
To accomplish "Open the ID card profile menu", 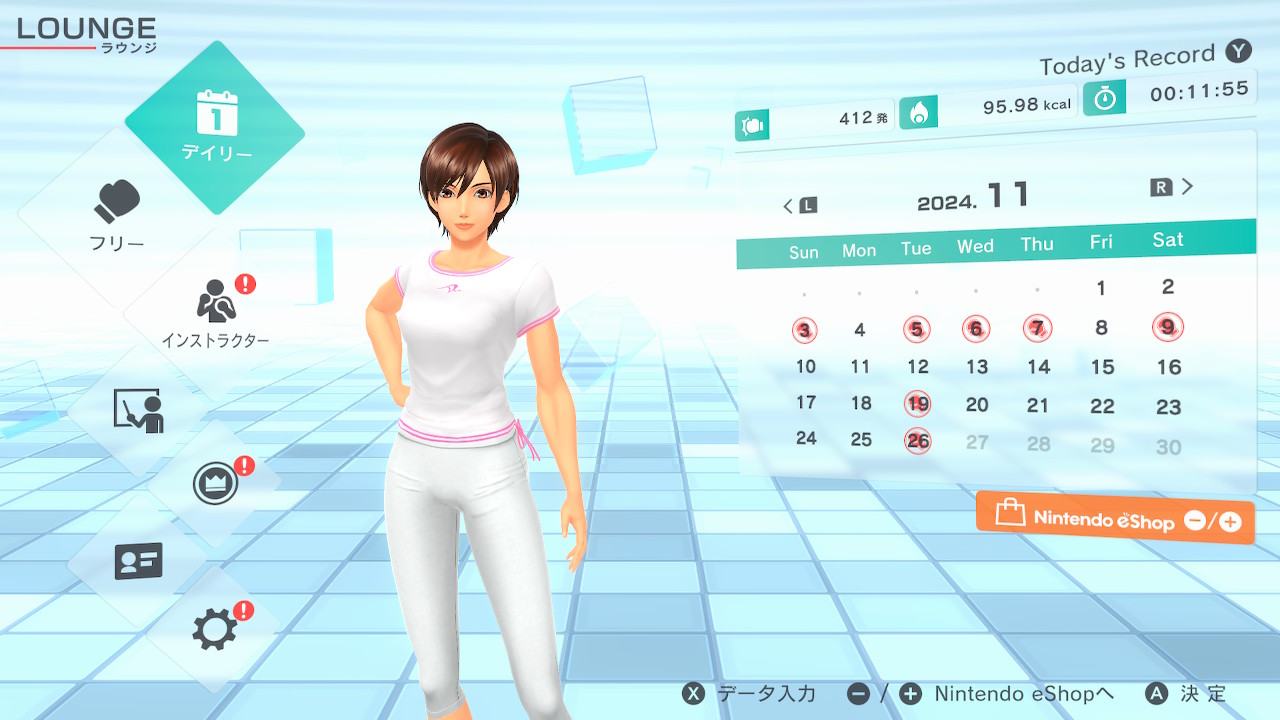I will (x=138, y=560).
